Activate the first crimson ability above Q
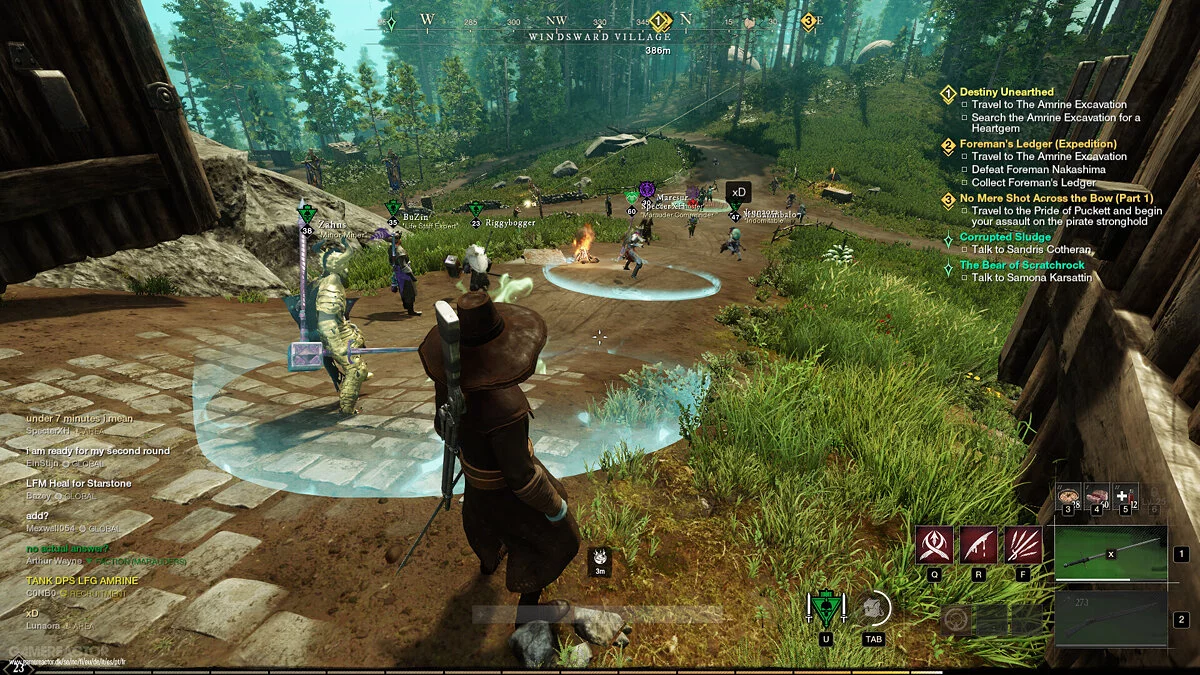Image resolution: width=1200 pixels, height=675 pixels. tap(934, 545)
